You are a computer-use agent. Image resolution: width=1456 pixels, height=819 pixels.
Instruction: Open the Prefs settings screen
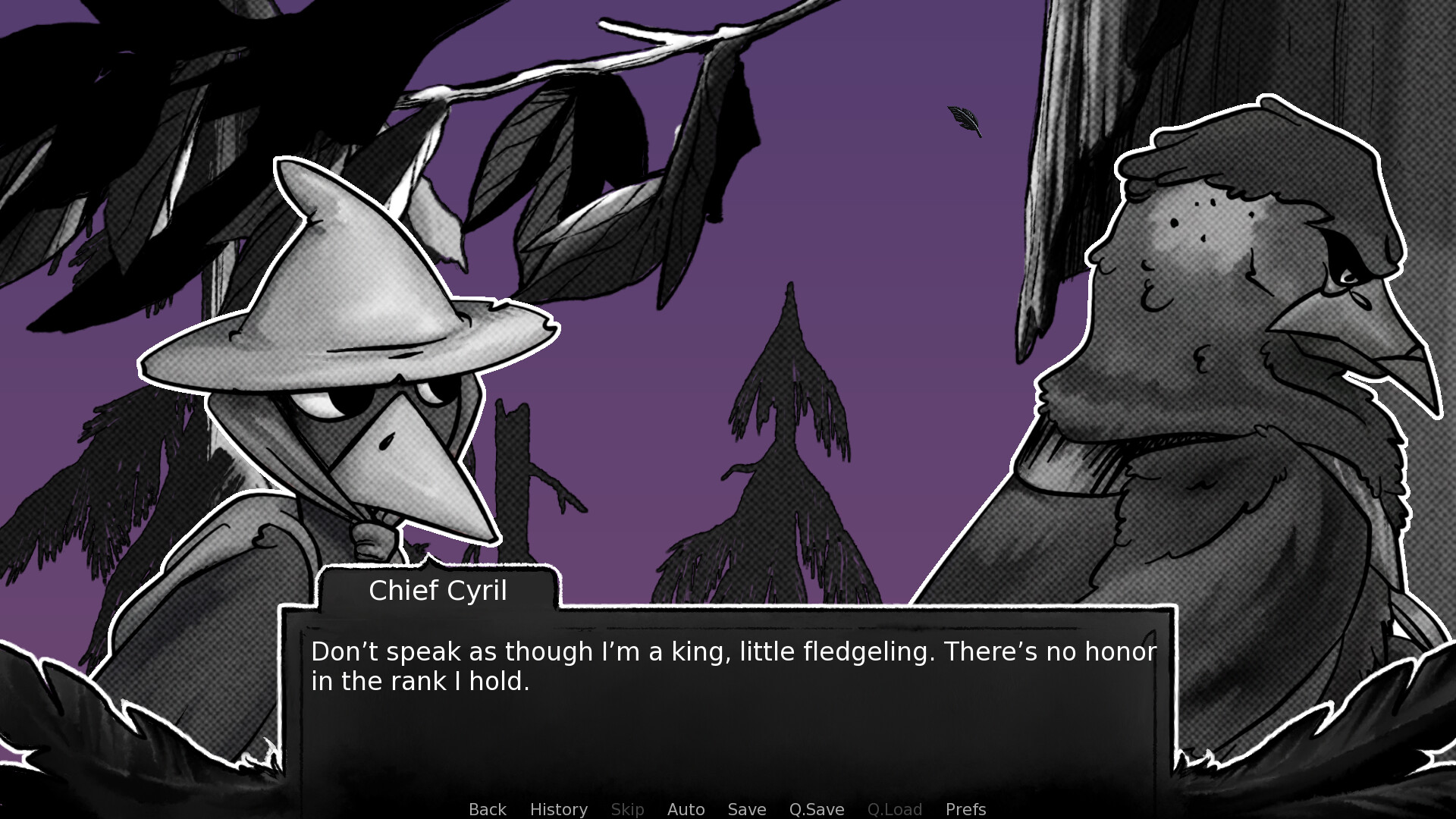pos(965,809)
